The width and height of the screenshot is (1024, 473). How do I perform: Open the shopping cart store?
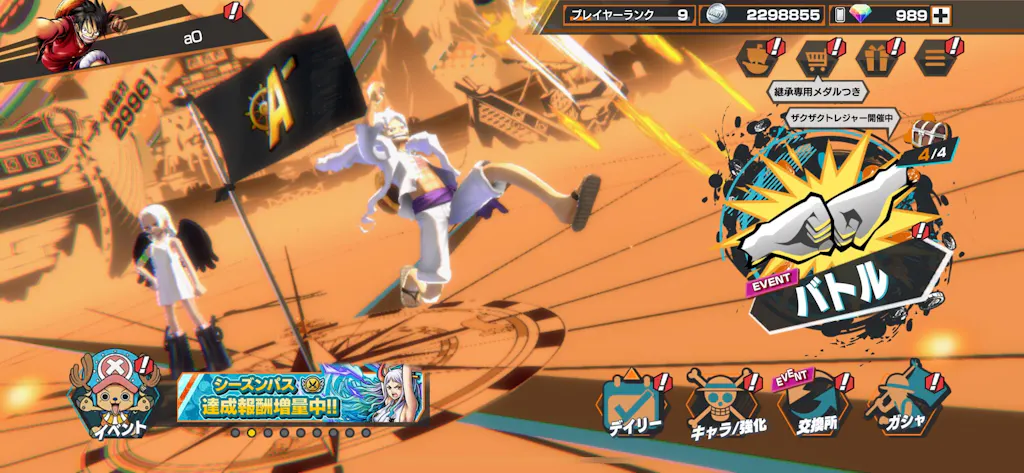(x=818, y=58)
